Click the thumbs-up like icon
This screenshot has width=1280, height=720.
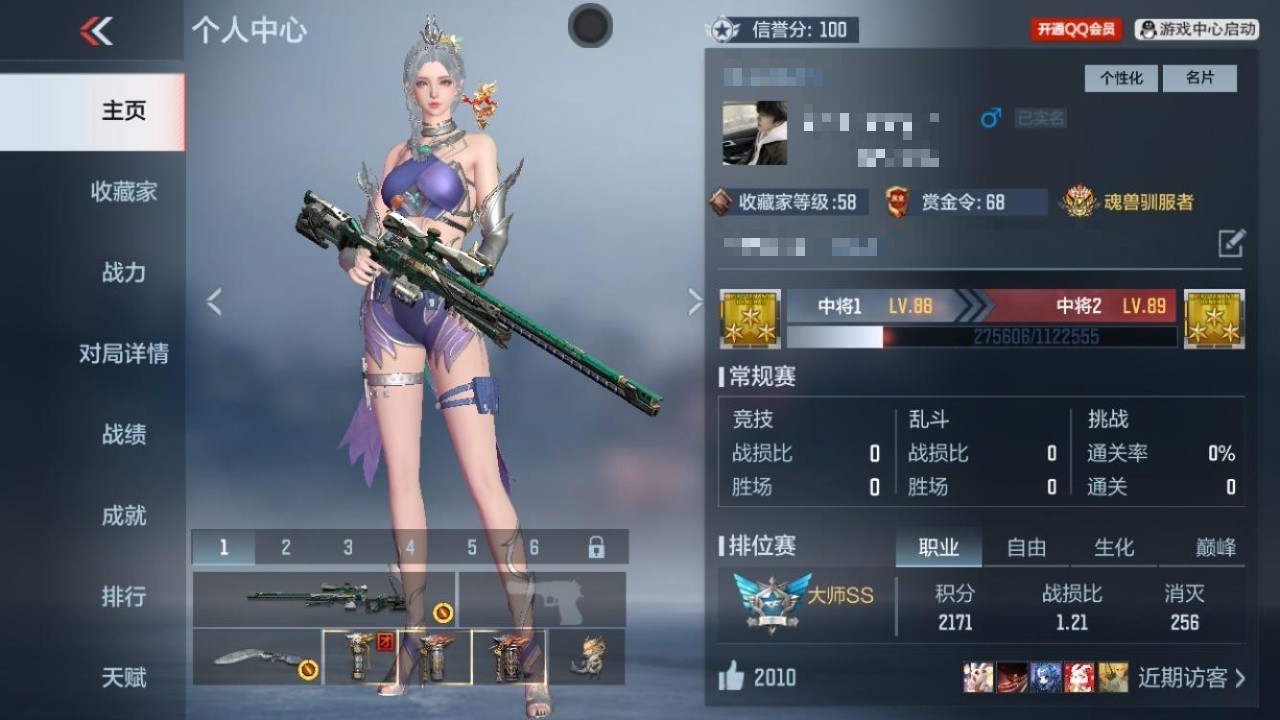click(x=731, y=677)
